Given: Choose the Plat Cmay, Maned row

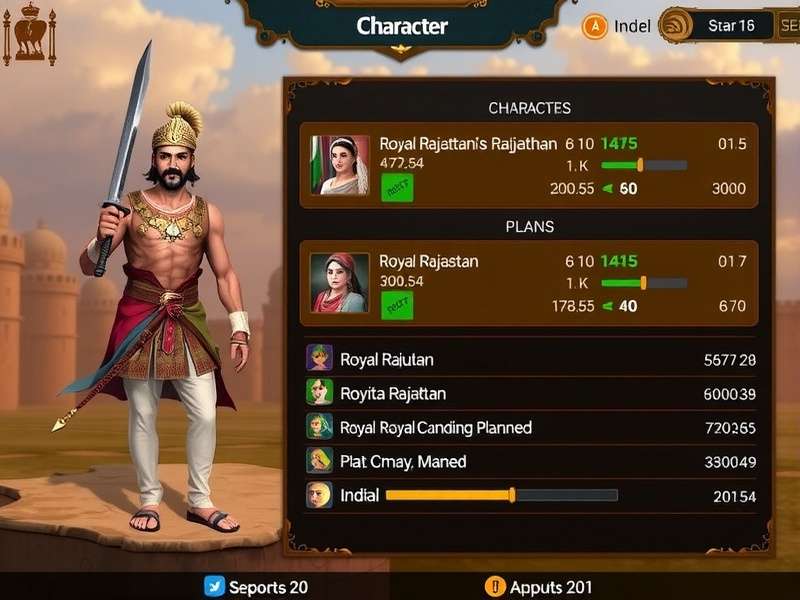Looking at the screenshot, I should 530,462.
